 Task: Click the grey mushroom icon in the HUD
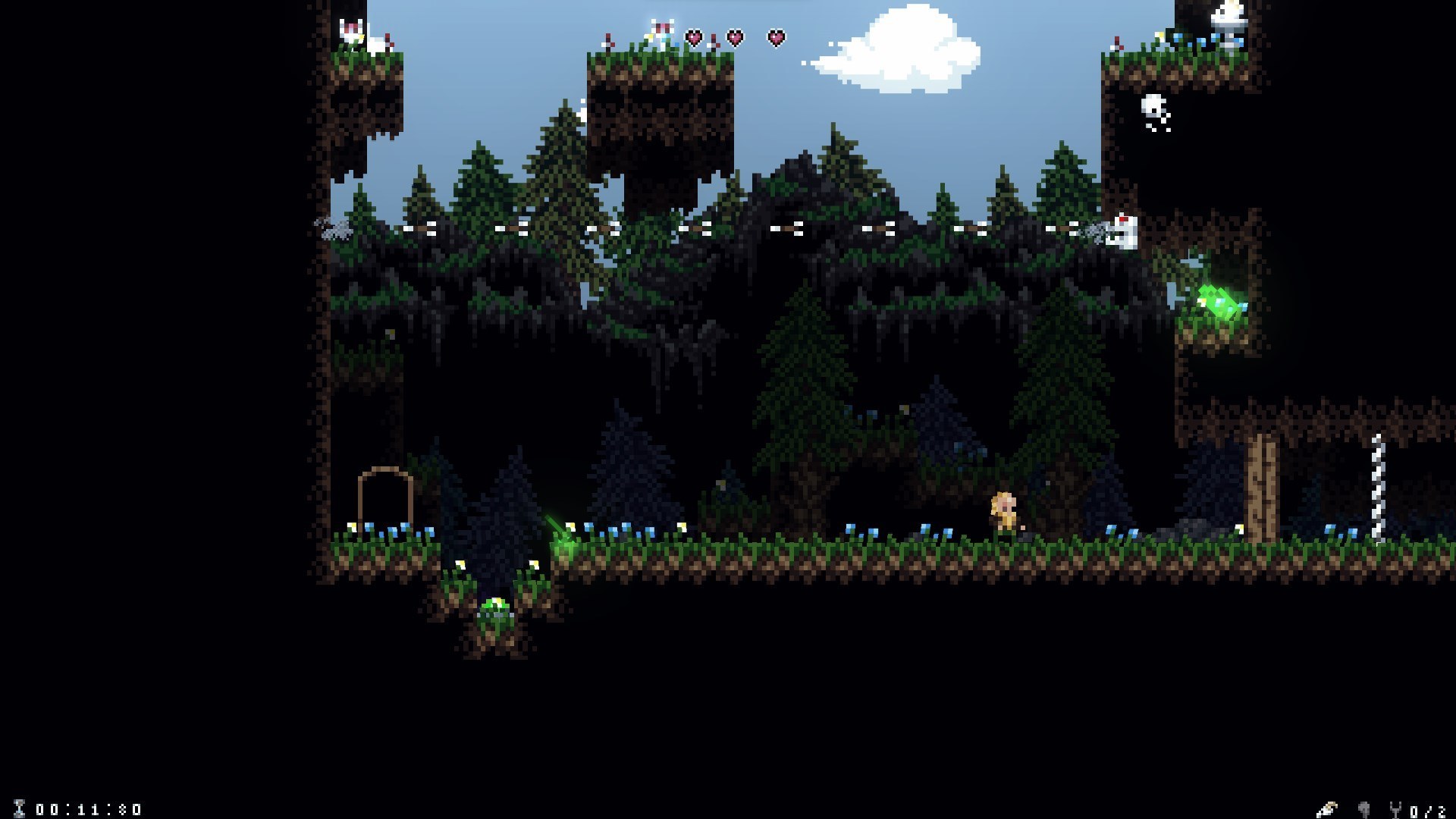pyautogui.click(x=1365, y=810)
